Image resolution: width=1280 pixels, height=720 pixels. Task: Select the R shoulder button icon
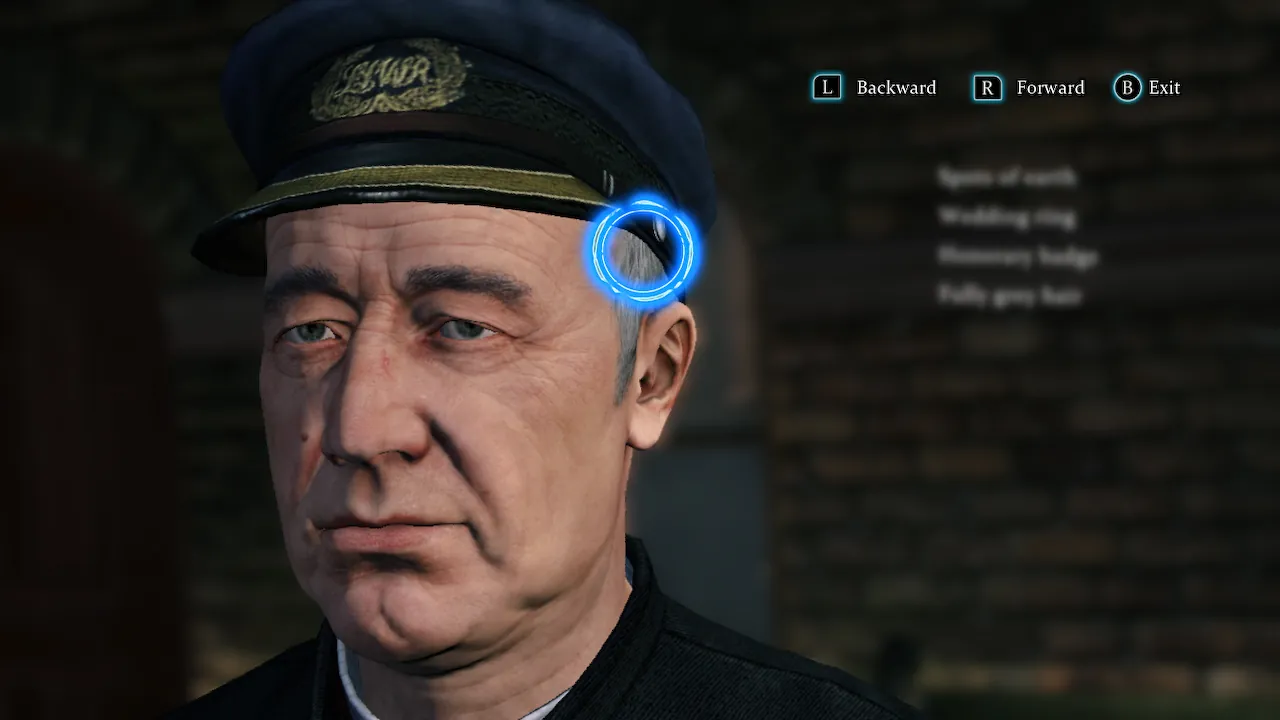[986, 88]
